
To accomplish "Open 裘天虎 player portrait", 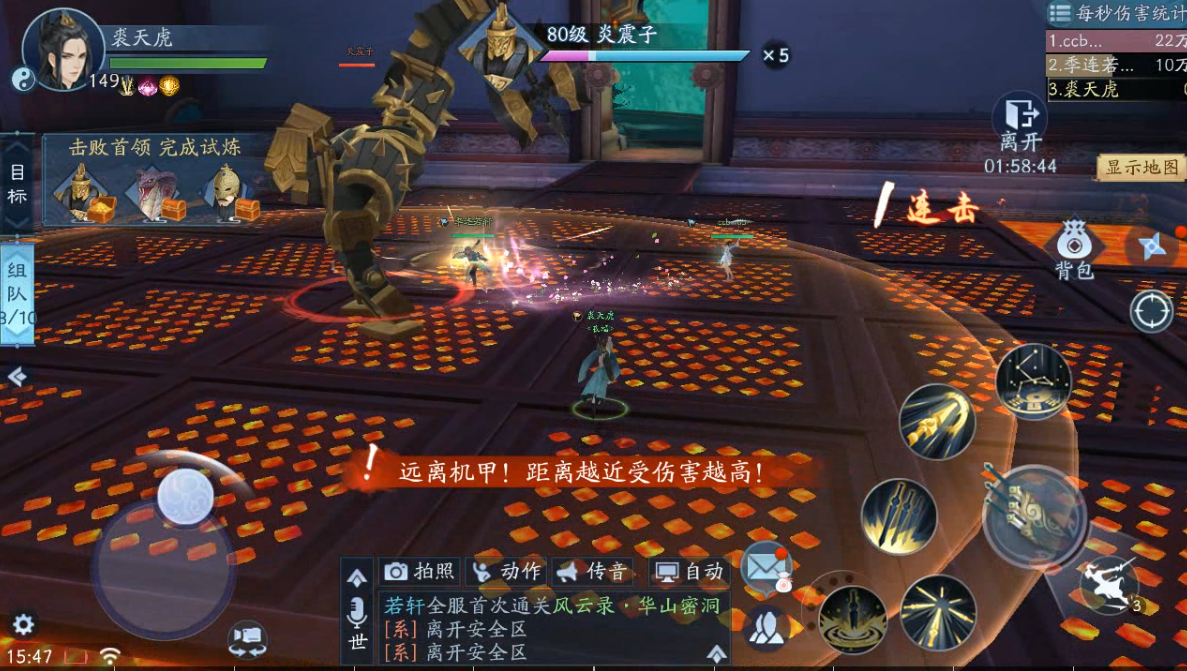I will coord(62,50).
